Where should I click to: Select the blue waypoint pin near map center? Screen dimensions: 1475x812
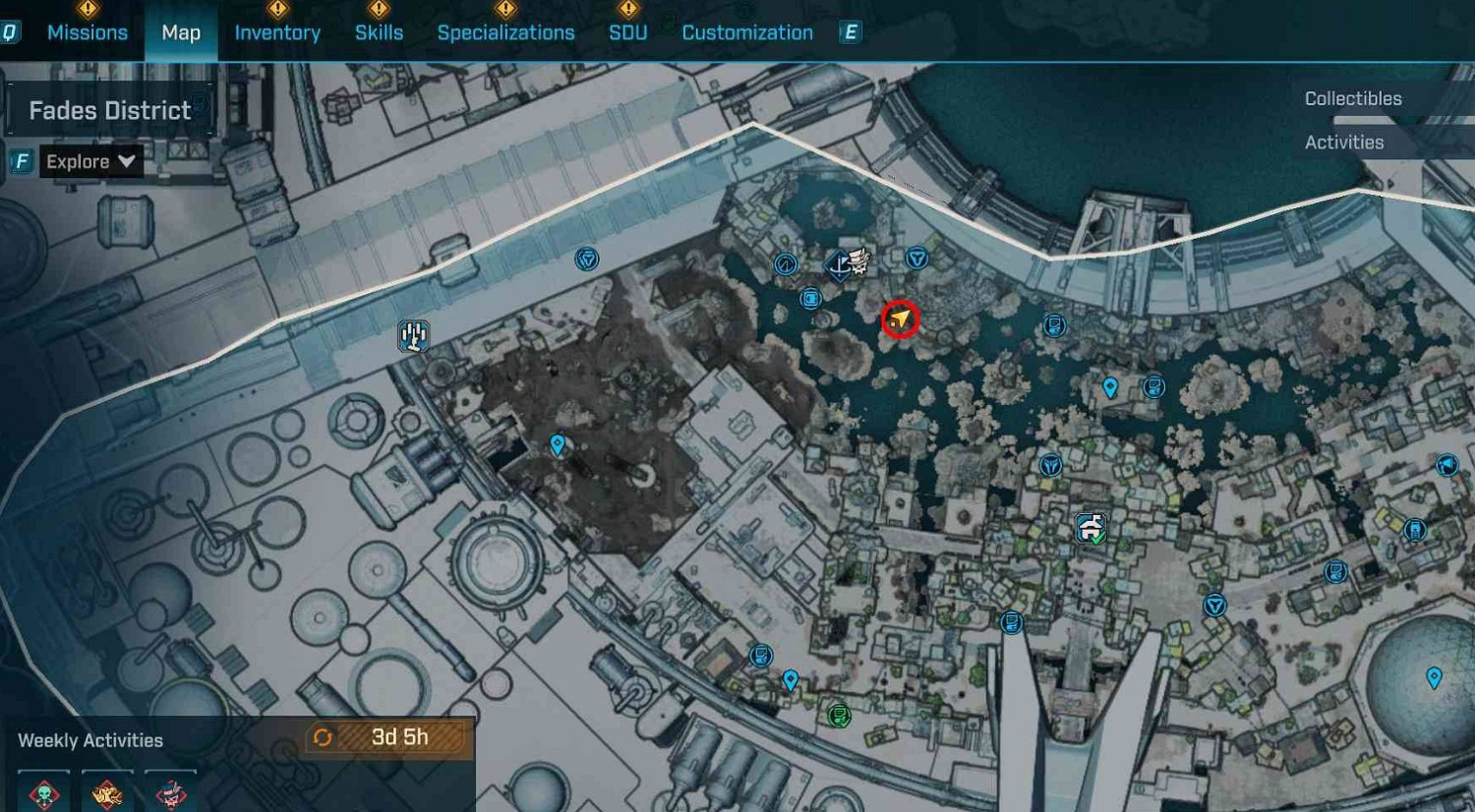(x=557, y=445)
